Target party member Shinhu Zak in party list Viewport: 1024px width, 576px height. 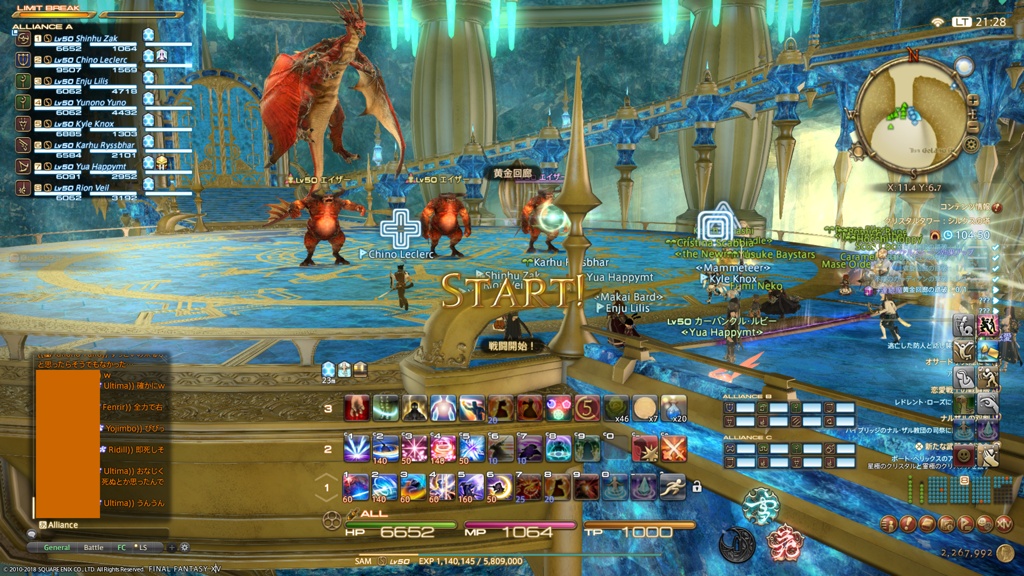pyautogui.click(x=96, y=39)
